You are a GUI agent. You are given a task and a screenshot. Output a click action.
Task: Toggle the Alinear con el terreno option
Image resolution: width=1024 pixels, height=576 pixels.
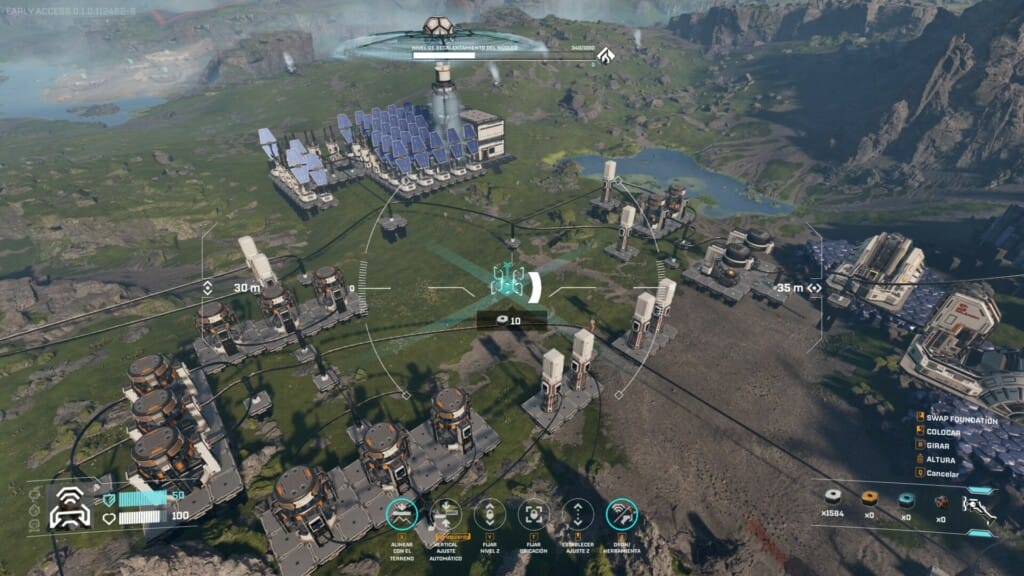(401, 514)
